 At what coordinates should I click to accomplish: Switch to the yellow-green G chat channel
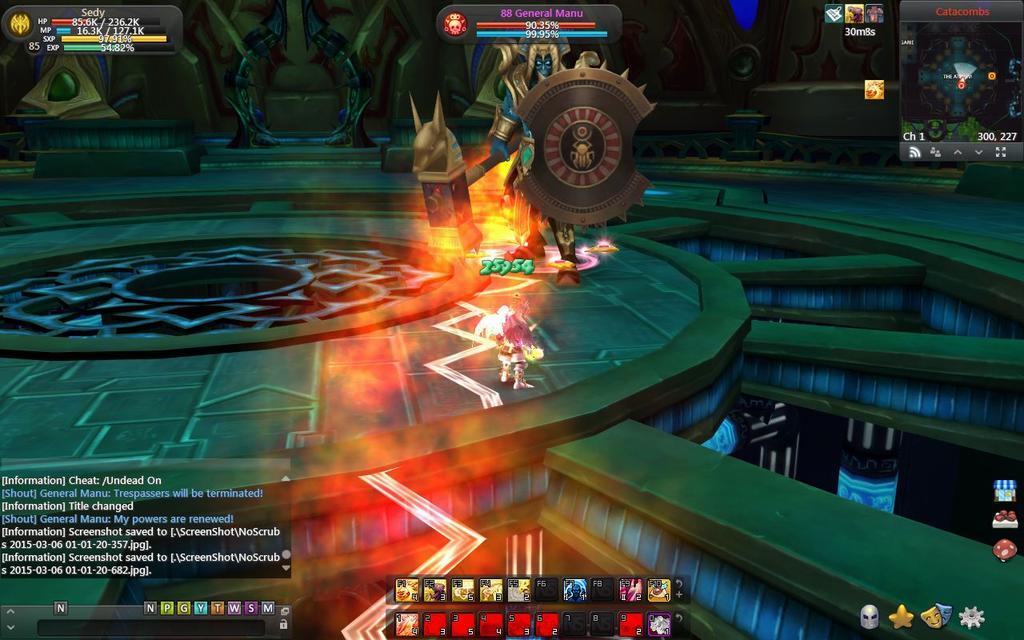(184, 608)
